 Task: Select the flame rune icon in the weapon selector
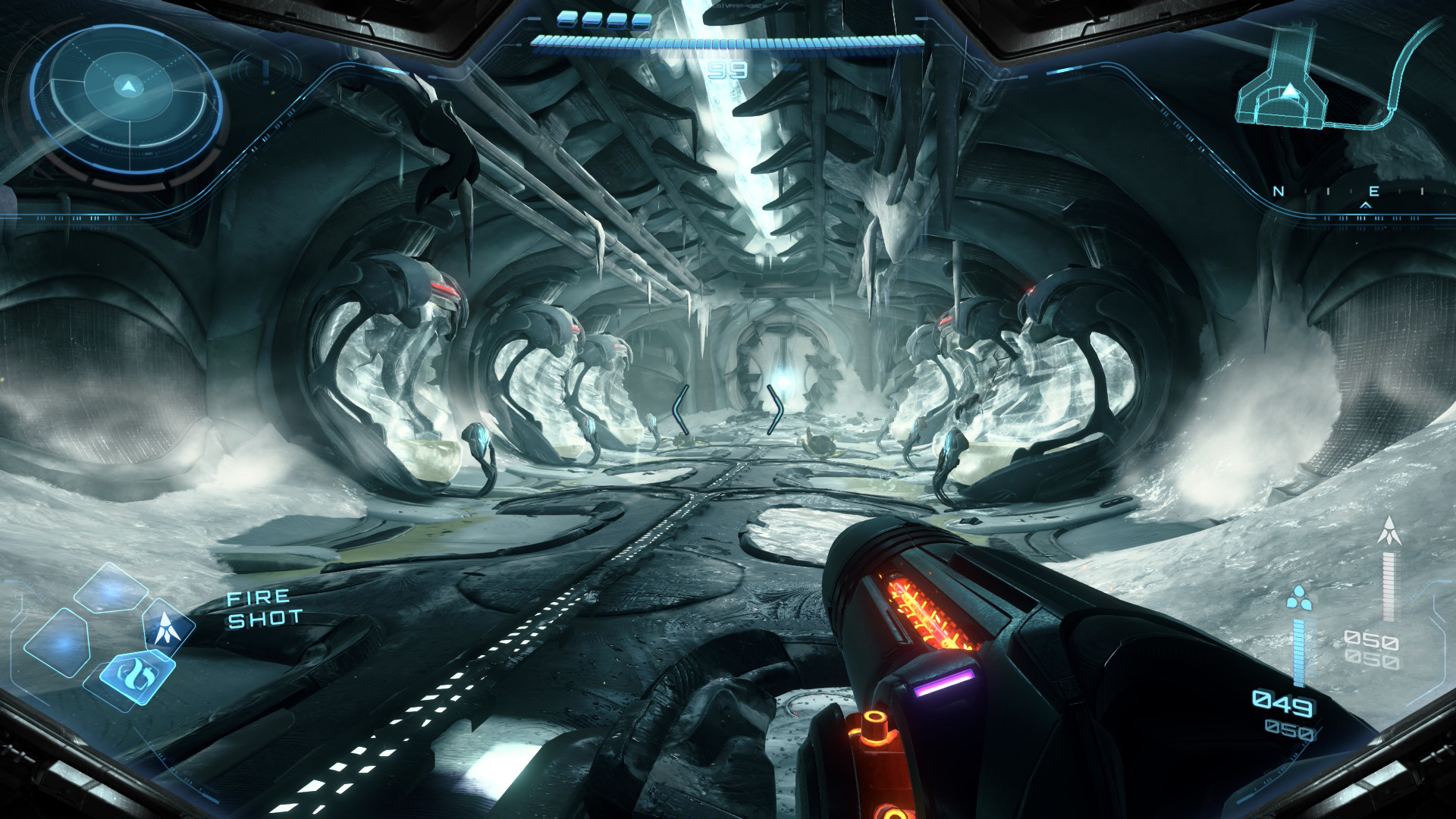(137, 674)
